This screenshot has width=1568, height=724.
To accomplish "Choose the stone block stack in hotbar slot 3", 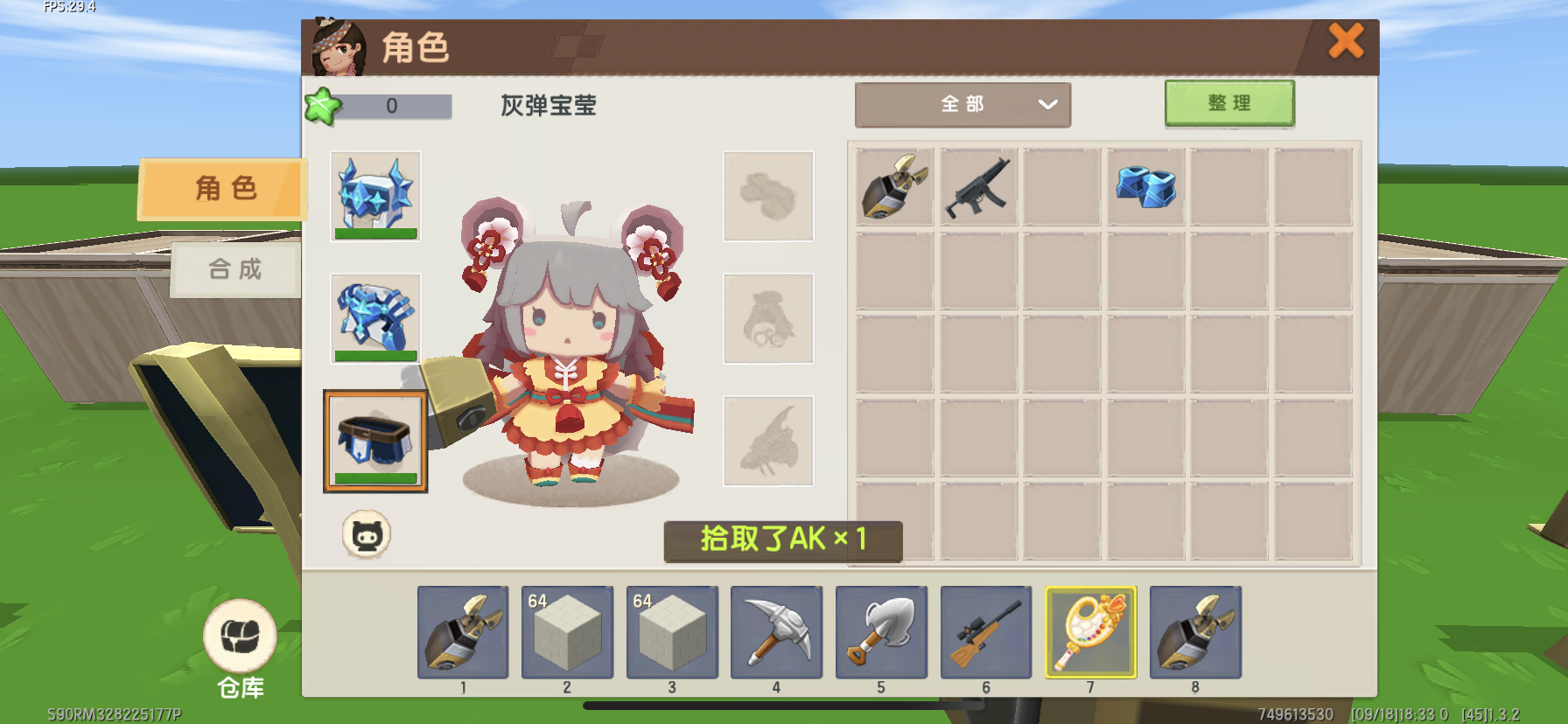I will 672,632.
